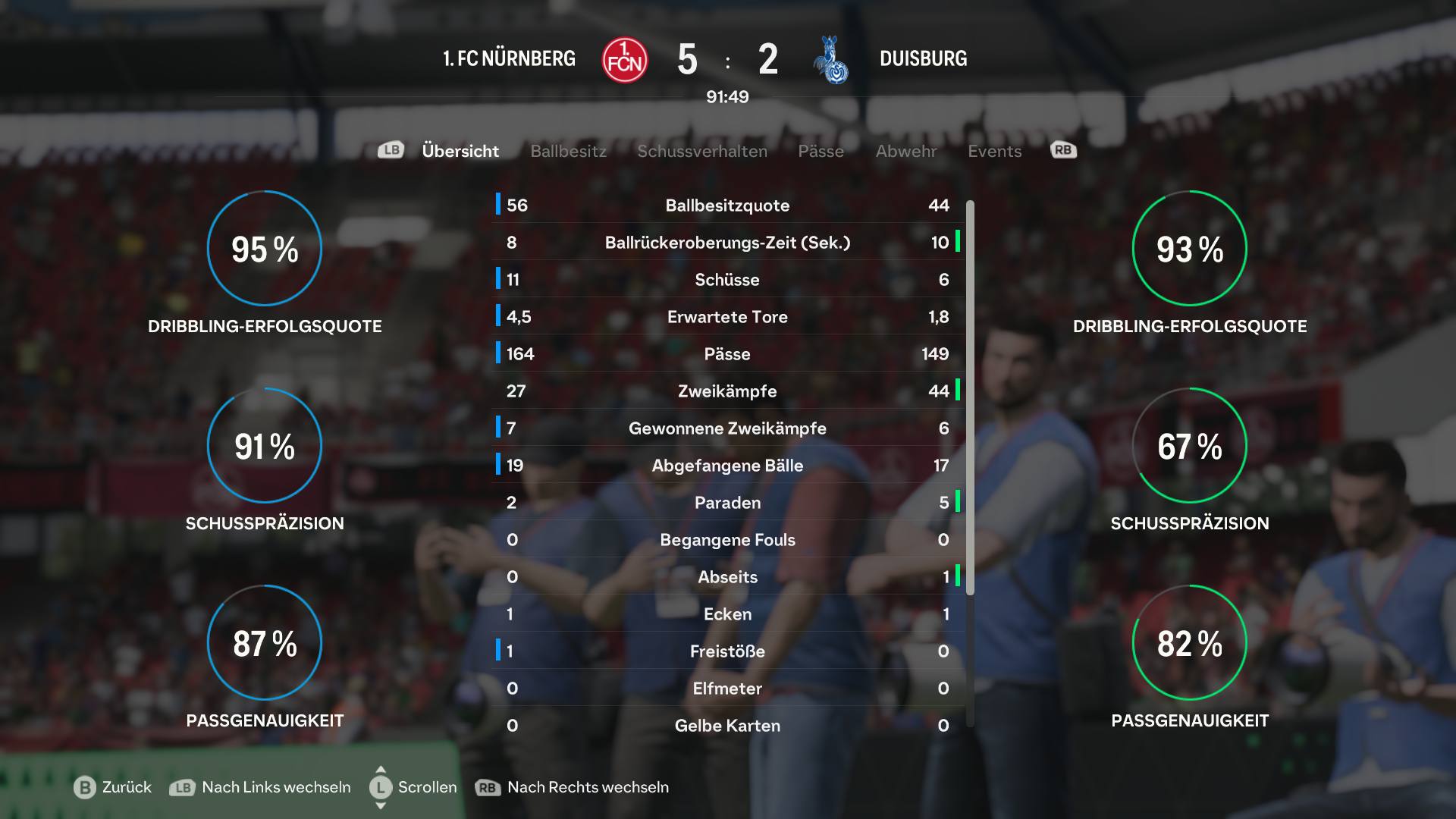The height and width of the screenshot is (819, 1456).
Task: Select the Übersicht tab
Action: (x=460, y=151)
